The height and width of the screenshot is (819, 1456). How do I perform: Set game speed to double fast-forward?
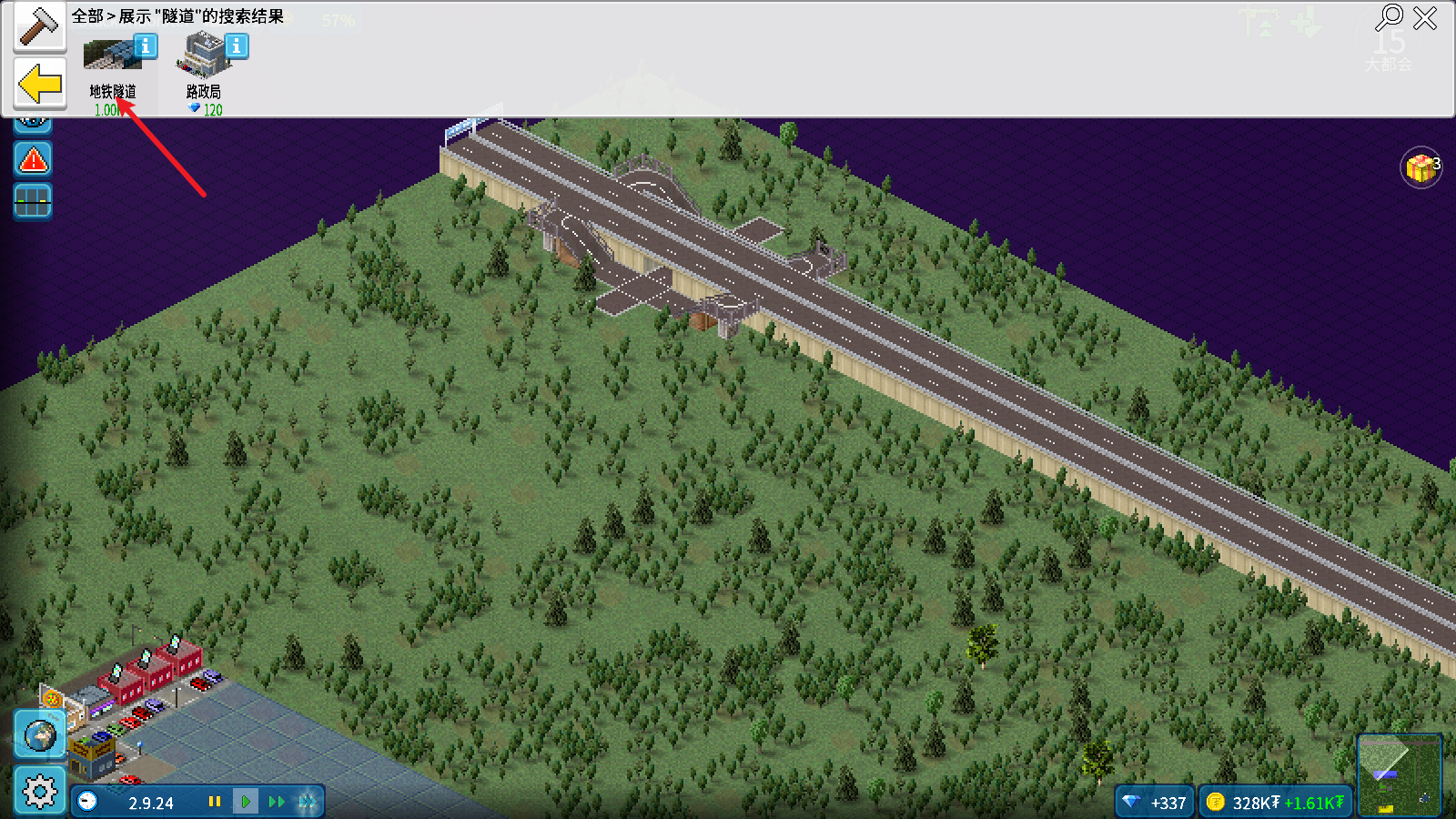point(277,802)
